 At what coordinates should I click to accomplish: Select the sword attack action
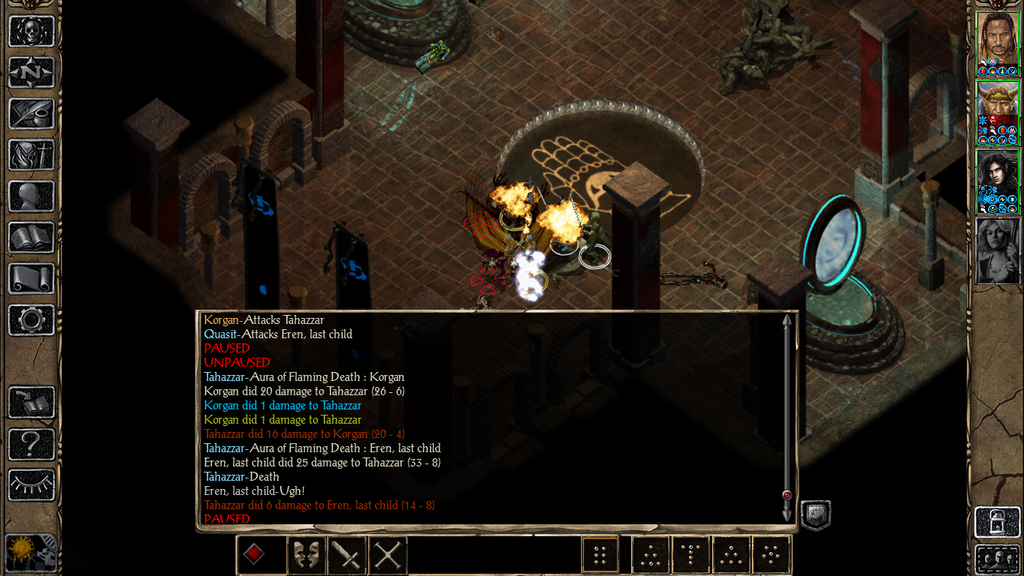pos(346,554)
